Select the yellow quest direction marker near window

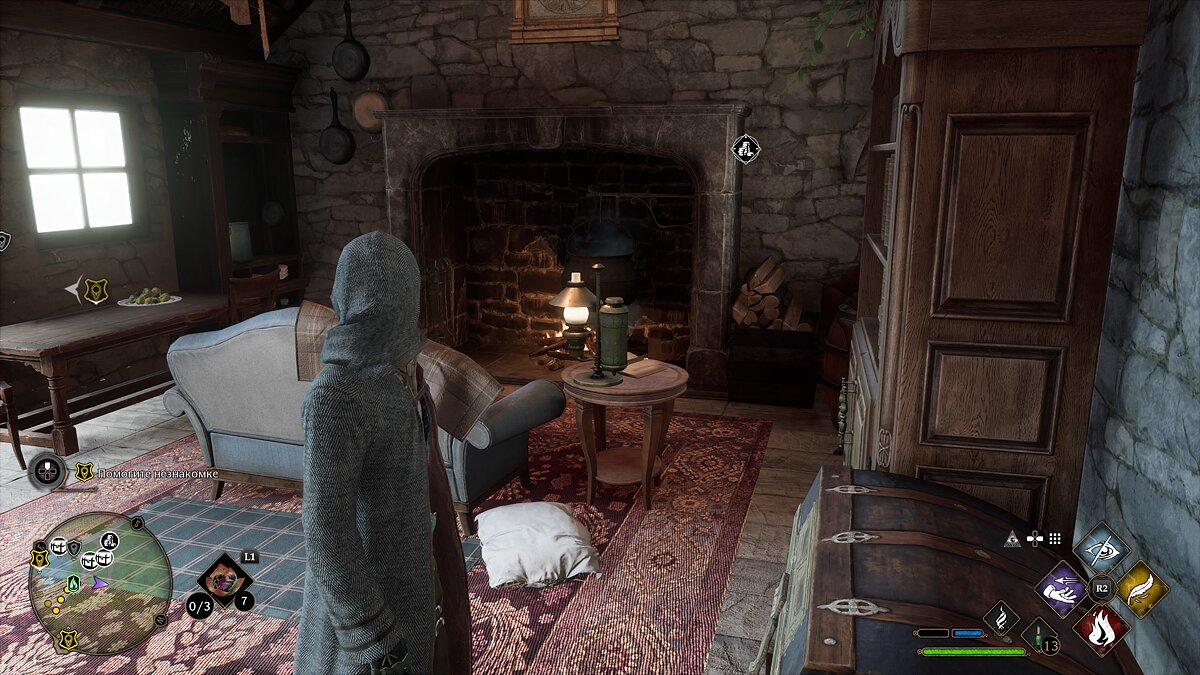(96, 290)
